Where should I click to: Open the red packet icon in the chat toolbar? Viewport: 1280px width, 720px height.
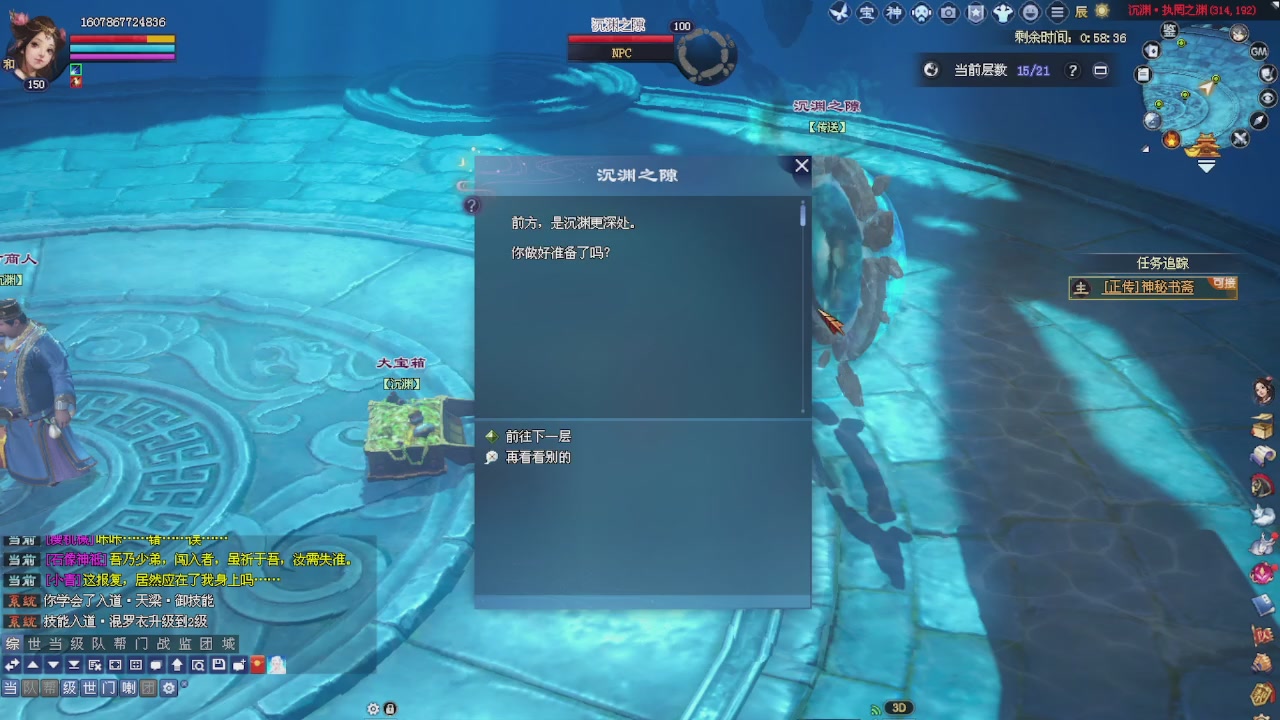[256, 665]
